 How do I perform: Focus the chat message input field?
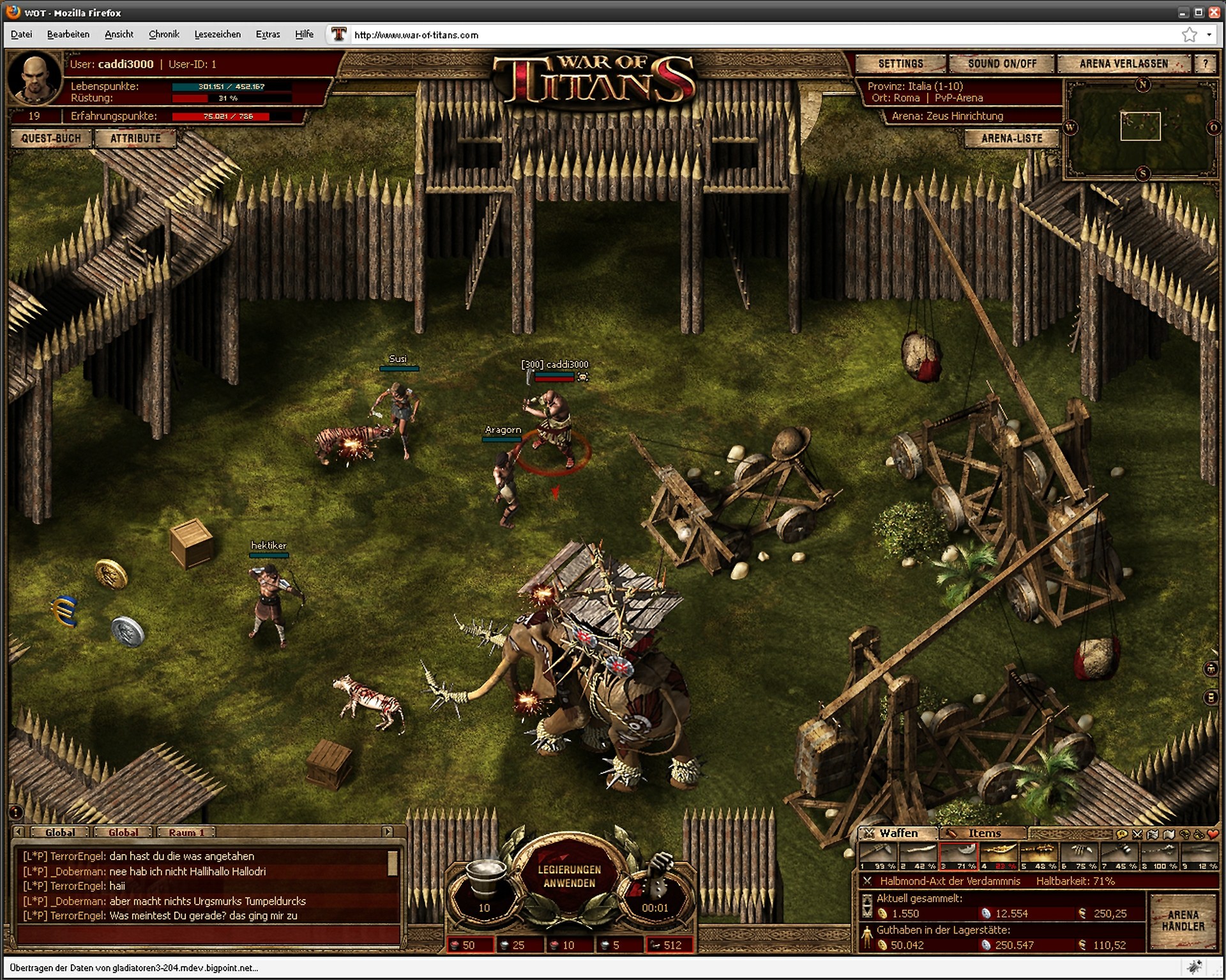pyautogui.click(x=208, y=935)
